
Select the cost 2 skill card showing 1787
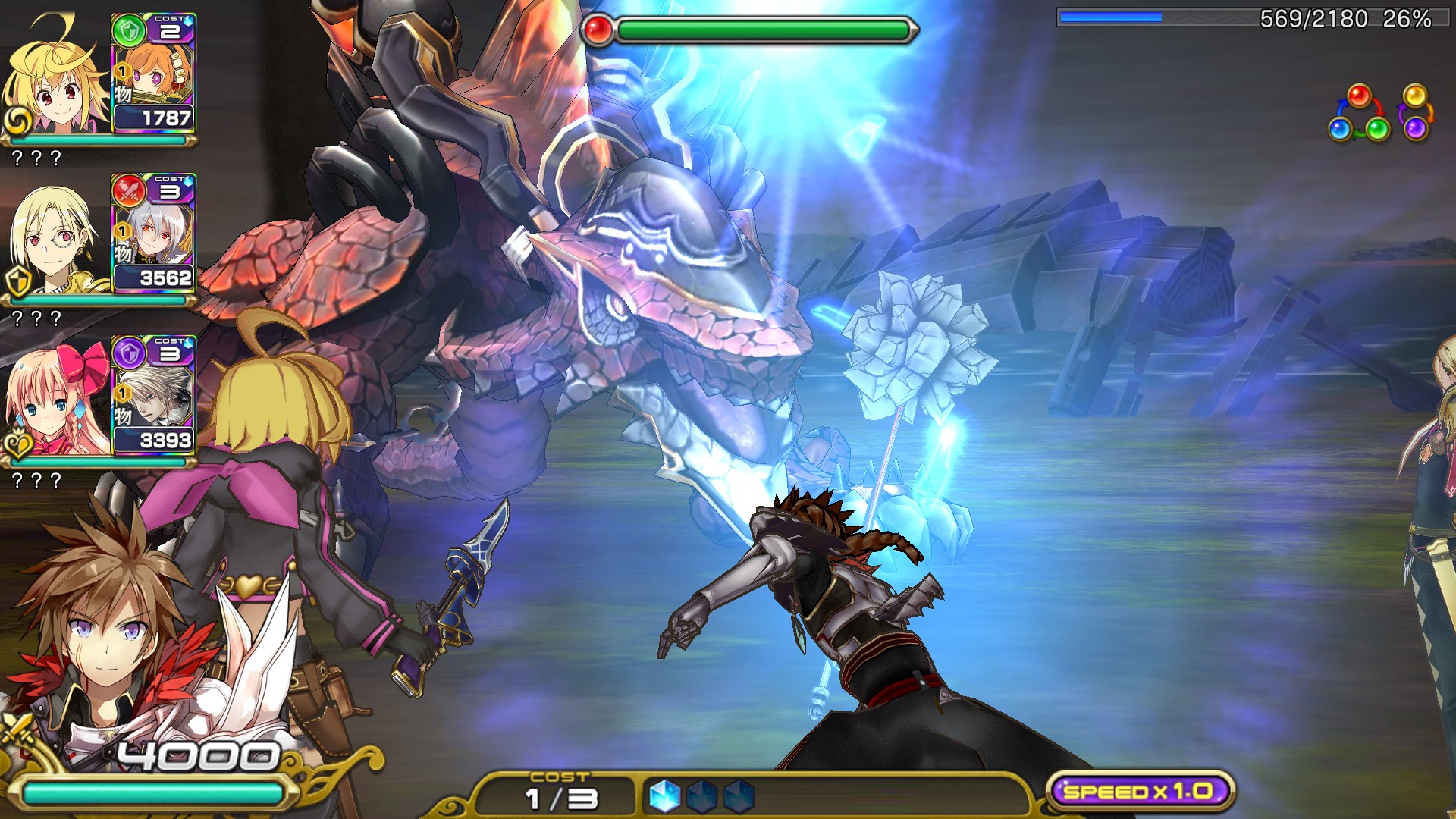pyautogui.click(x=153, y=74)
